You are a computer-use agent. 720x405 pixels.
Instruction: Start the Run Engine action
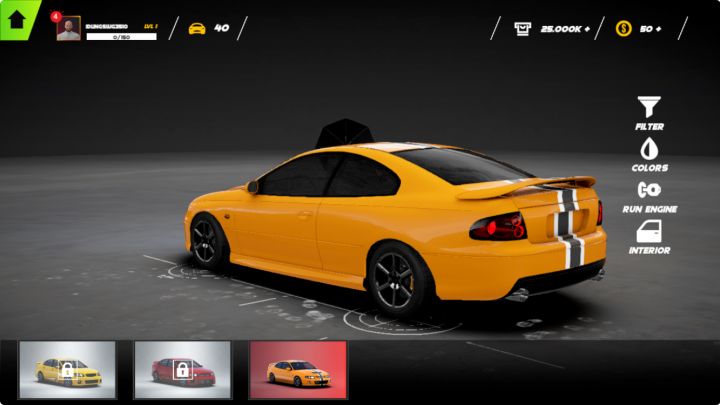pos(649,195)
